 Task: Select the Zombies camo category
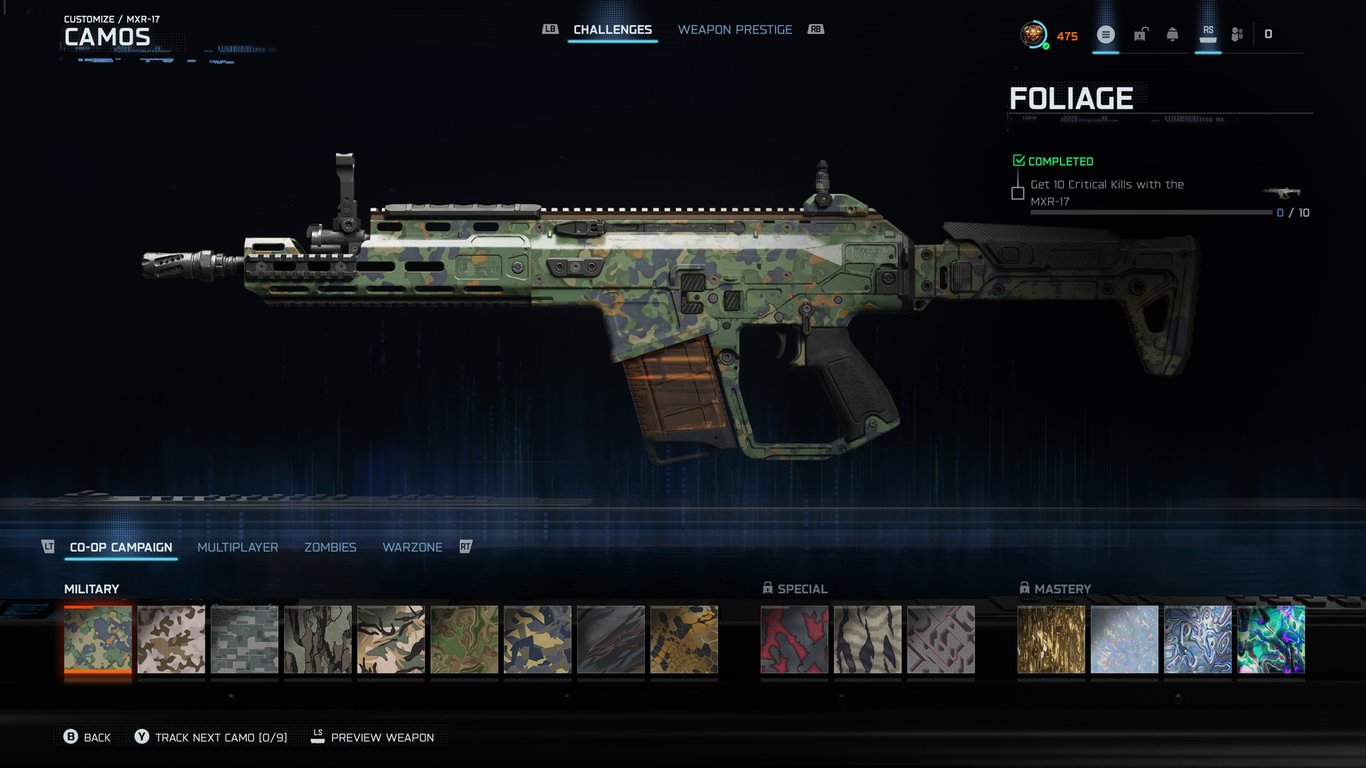click(x=330, y=547)
